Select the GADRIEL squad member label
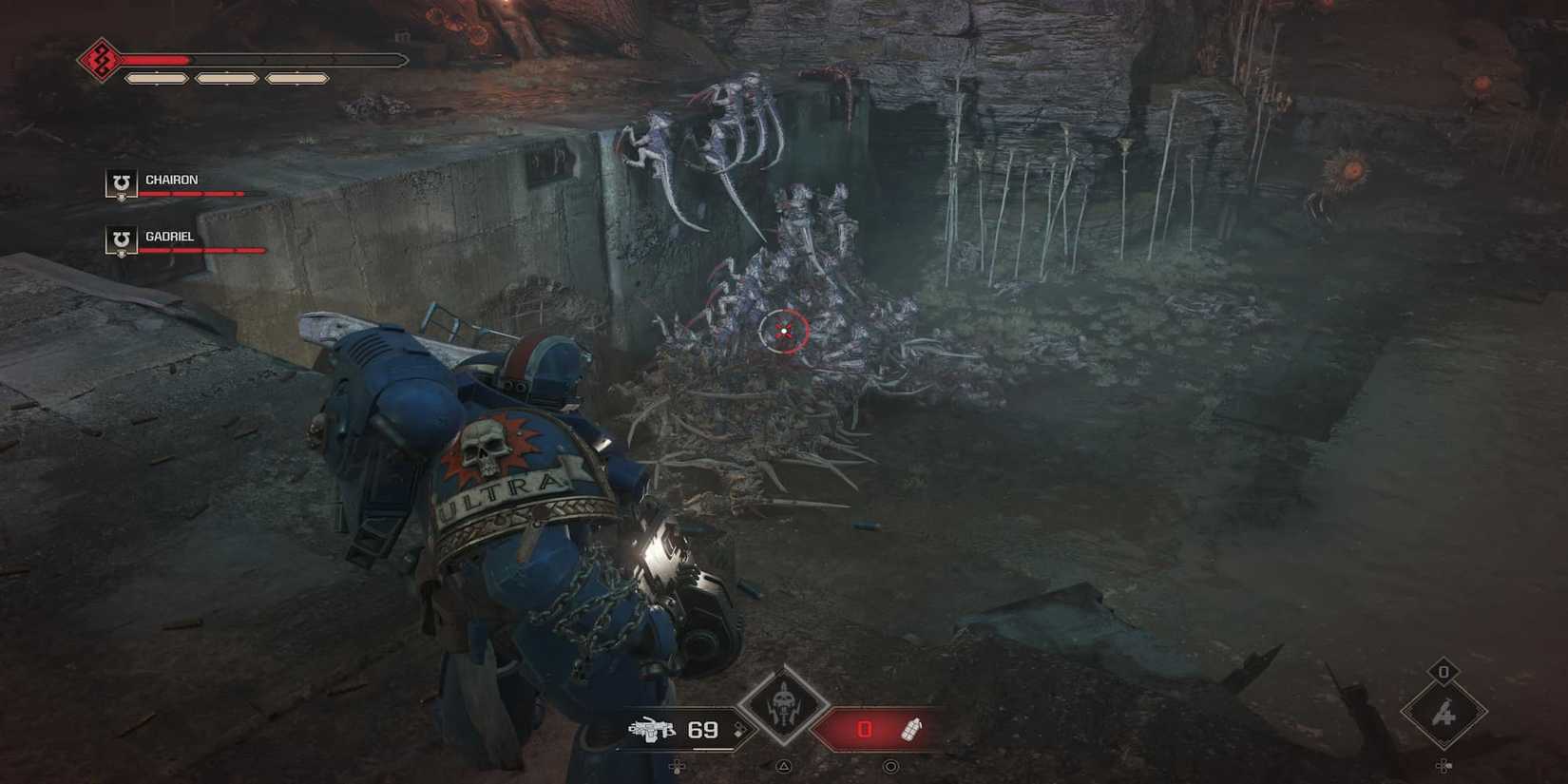Screen dimensions: 1568x784 [x=170, y=237]
